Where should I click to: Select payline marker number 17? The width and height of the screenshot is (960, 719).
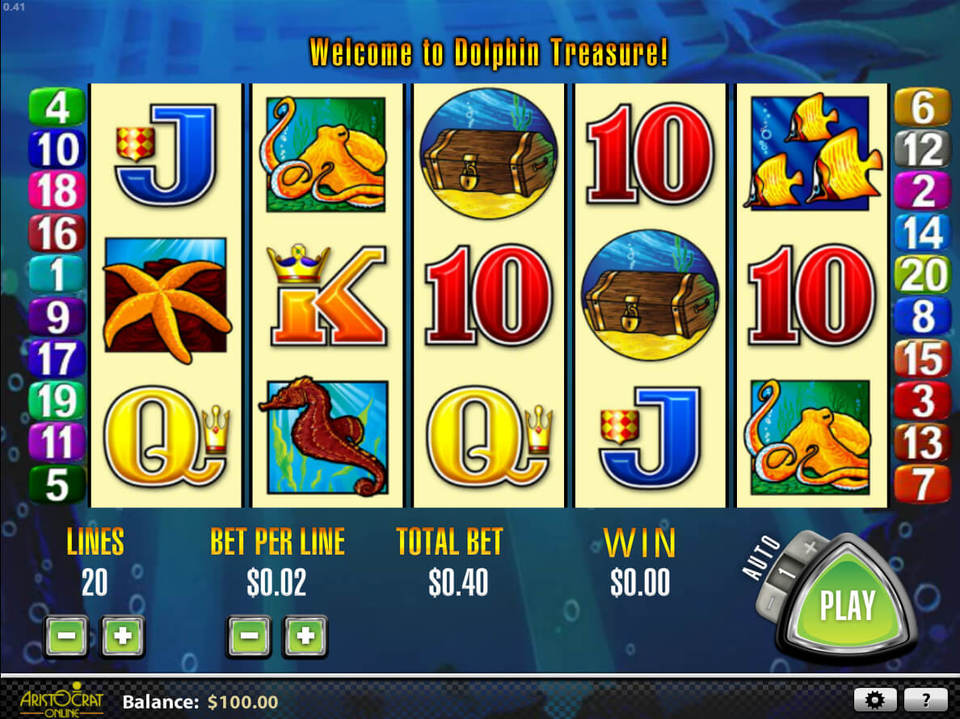[58, 359]
